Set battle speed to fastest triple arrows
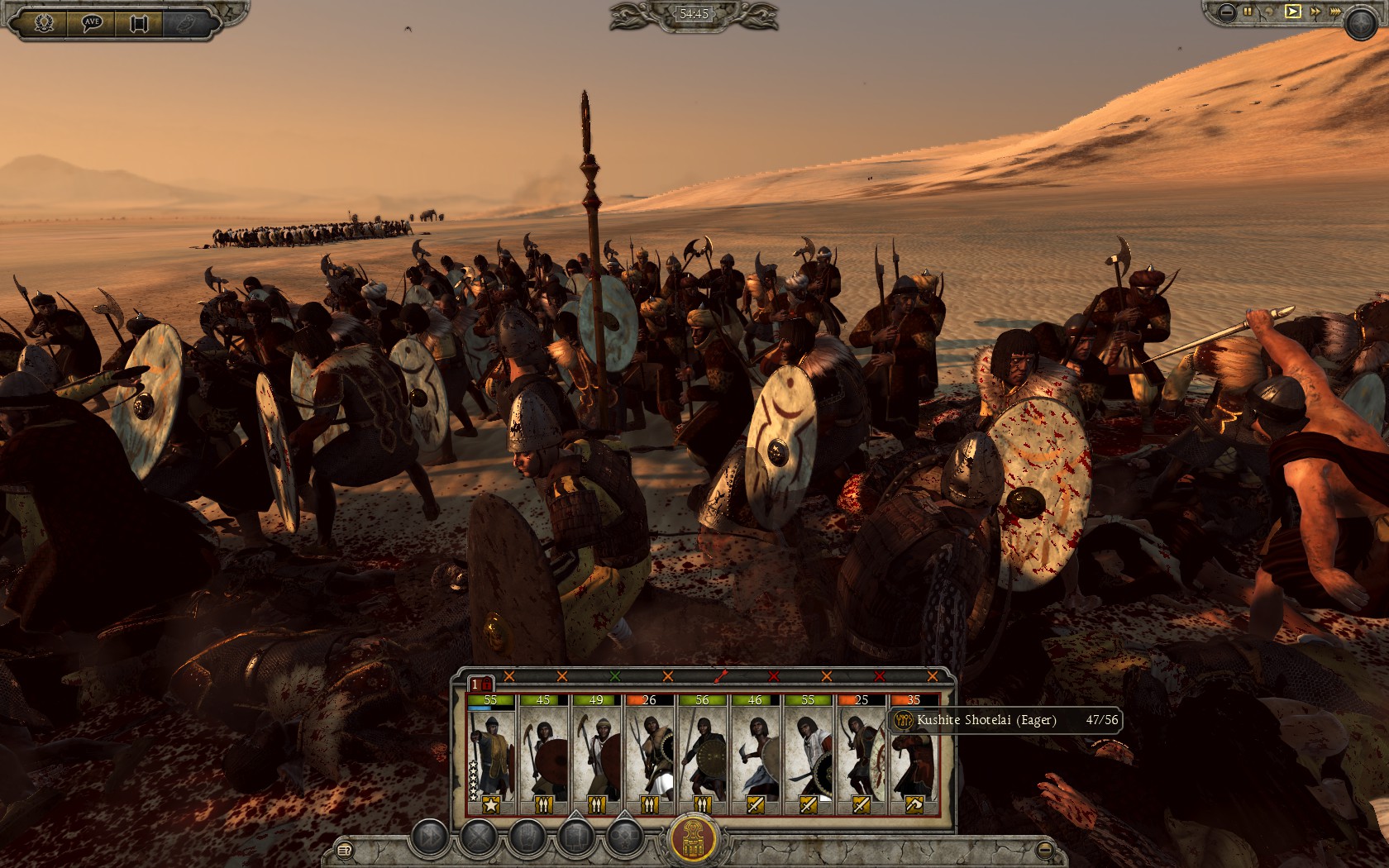The width and height of the screenshot is (1389, 868). (x=1335, y=12)
